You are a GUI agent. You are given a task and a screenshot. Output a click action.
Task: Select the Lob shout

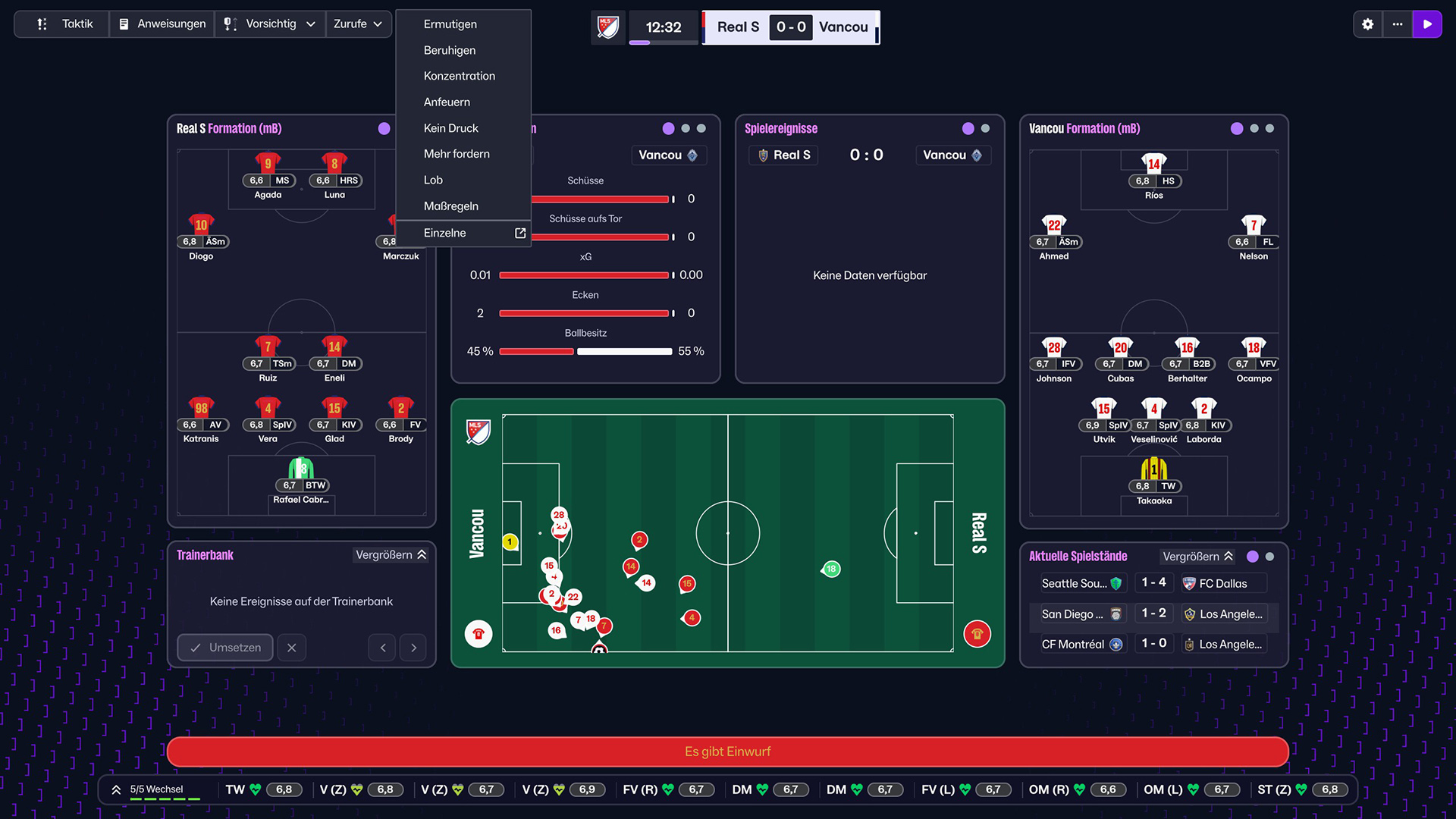[433, 180]
